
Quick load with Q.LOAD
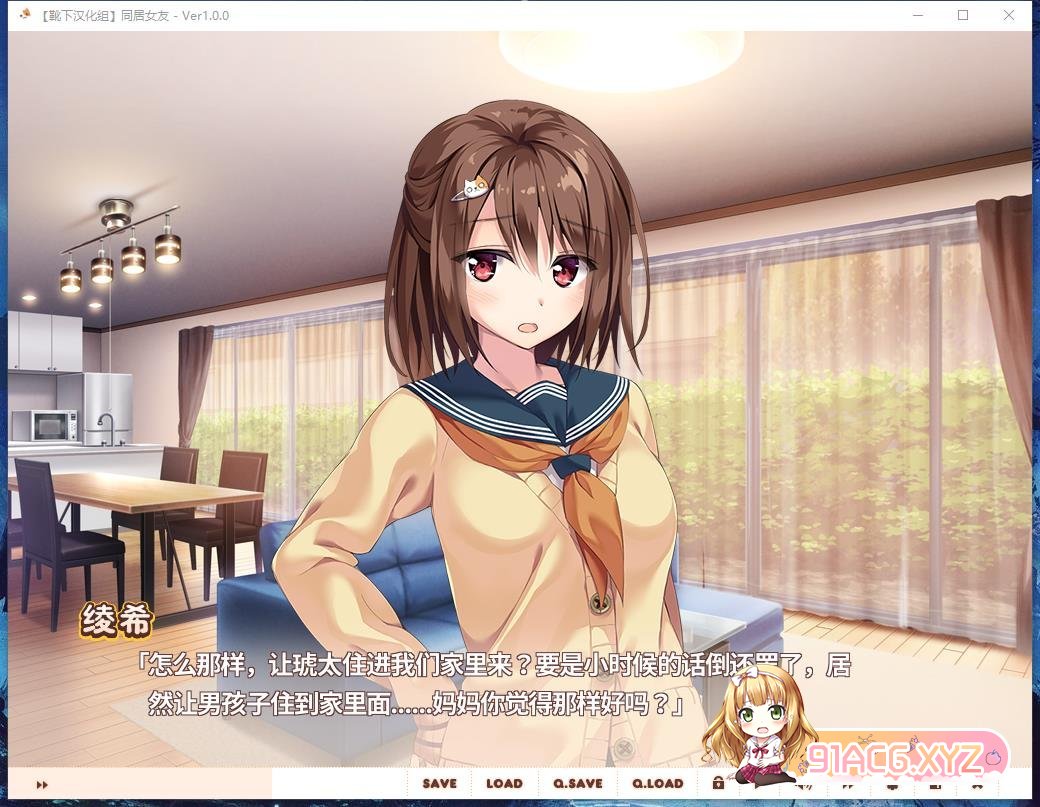tap(657, 784)
